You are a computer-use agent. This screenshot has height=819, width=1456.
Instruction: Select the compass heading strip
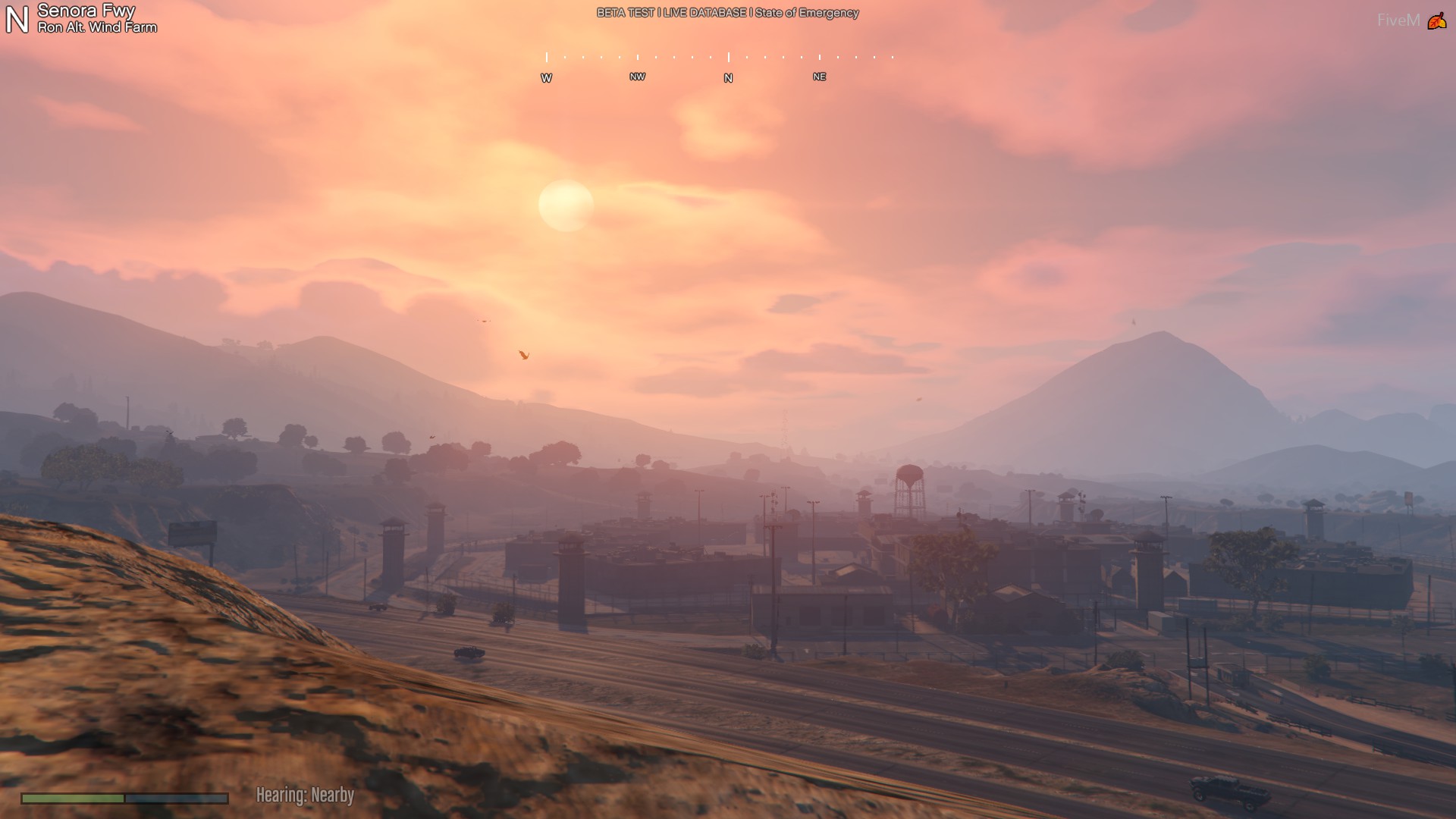(x=720, y=67)
